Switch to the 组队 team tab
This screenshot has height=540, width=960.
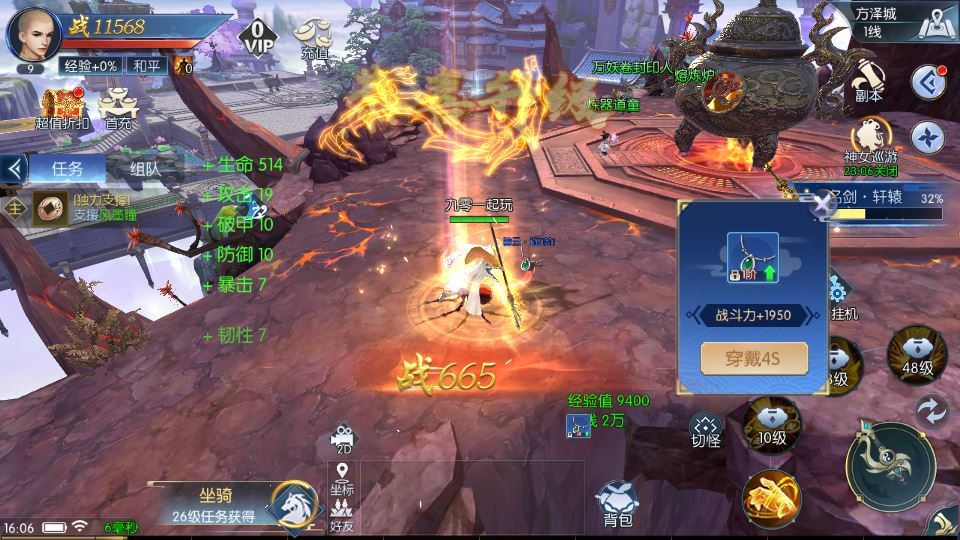point(146,168)
